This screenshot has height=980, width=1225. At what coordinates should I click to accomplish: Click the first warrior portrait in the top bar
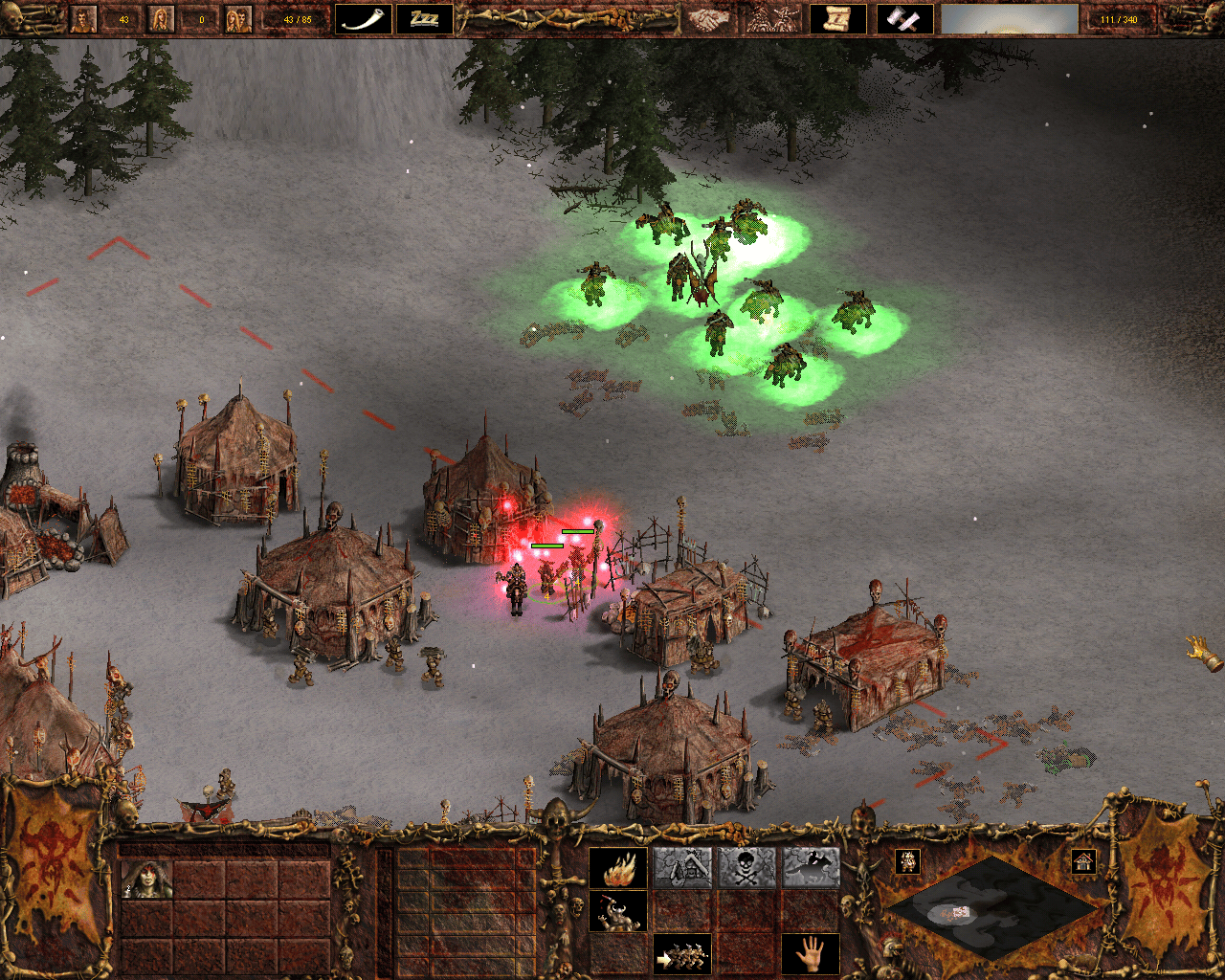point(84,19)
